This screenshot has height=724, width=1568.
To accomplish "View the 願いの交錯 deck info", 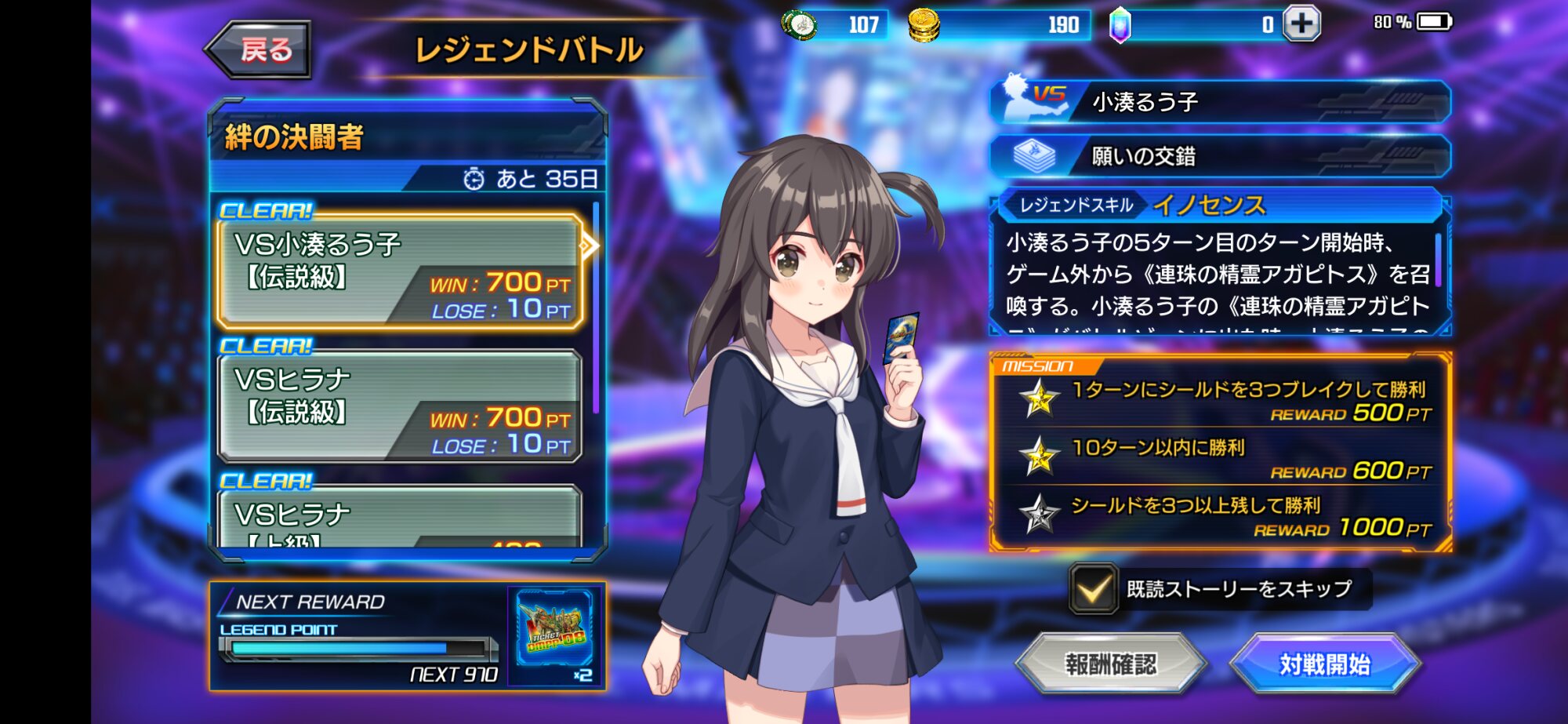I will pyautogui.click(x=1220, y=156).
